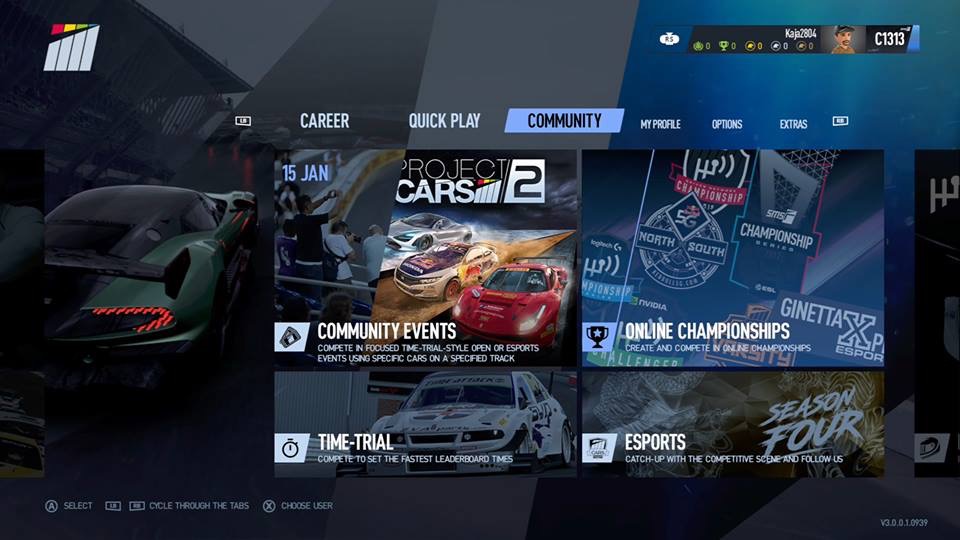Go to the My Profile tab
Screen dimensions: 960x540
(x=660, y=124)
